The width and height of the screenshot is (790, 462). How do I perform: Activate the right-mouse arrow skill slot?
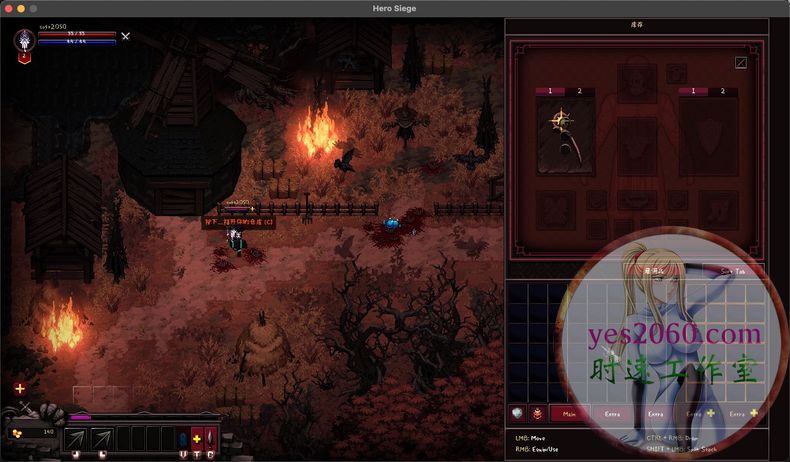(101, 438)
